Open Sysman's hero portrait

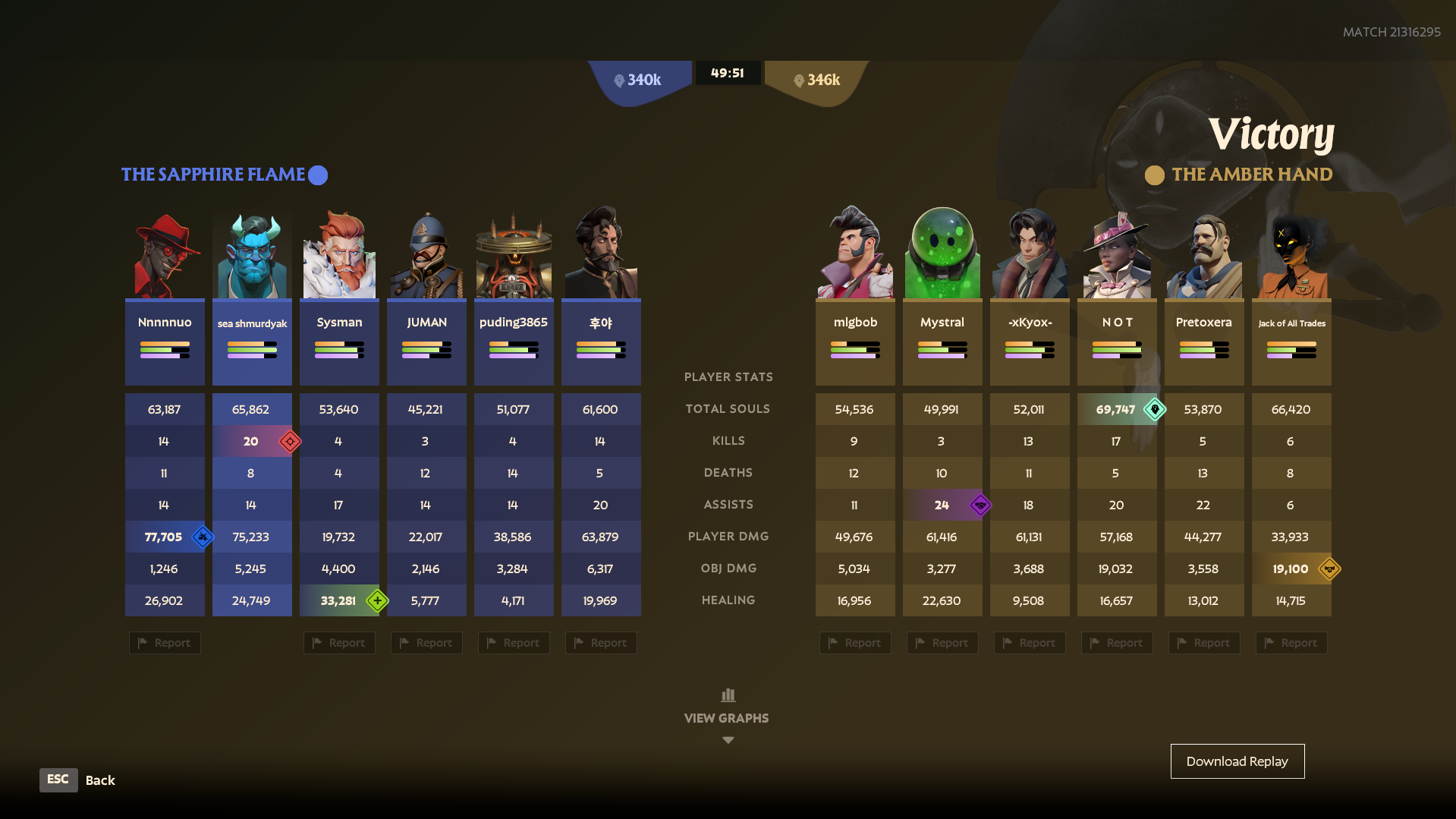coord(339,255)
